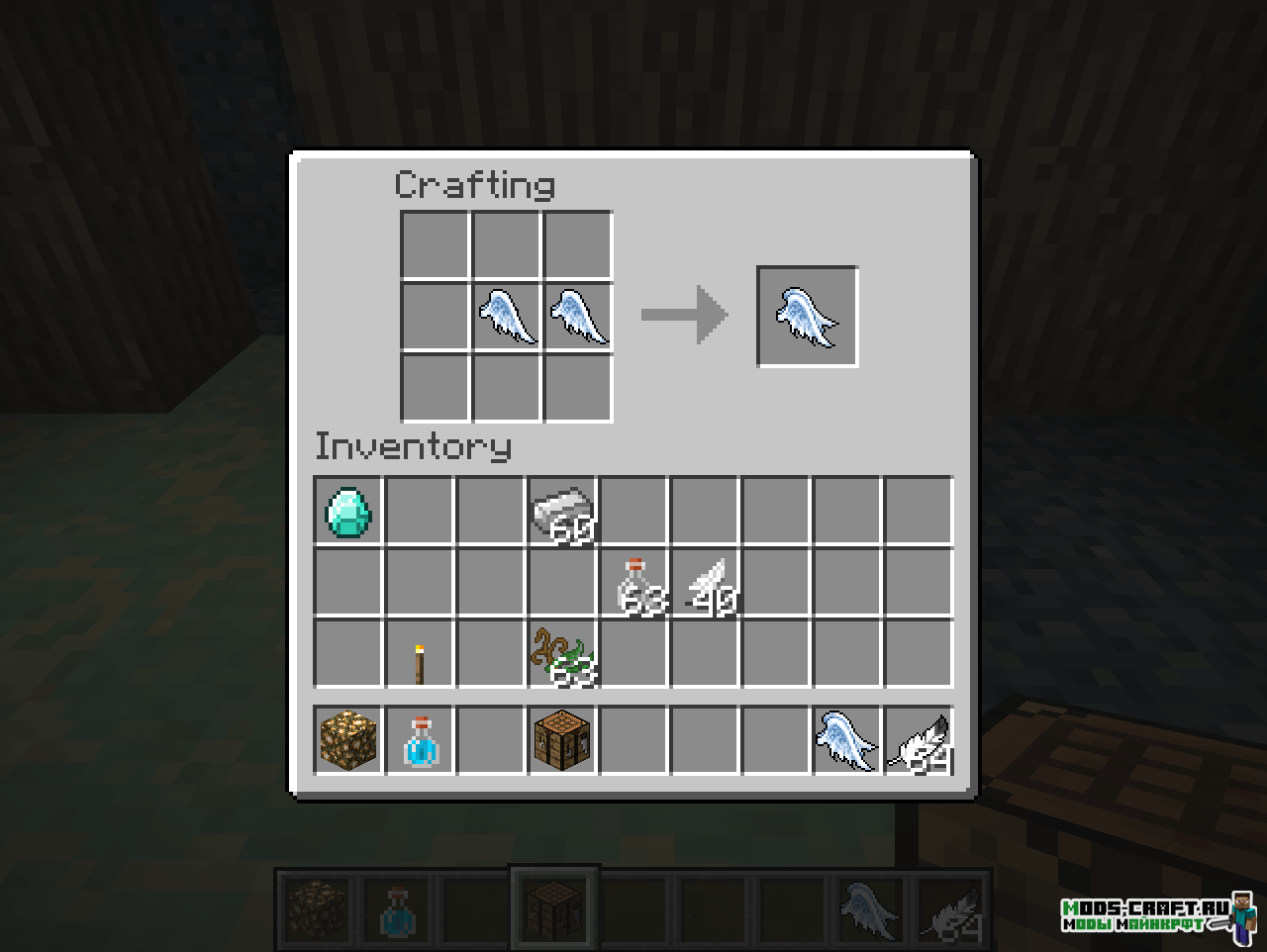This screenshot has width=1267, height=952.
Task: Grab the stack of 64 feathers
Action: (919, 740)
